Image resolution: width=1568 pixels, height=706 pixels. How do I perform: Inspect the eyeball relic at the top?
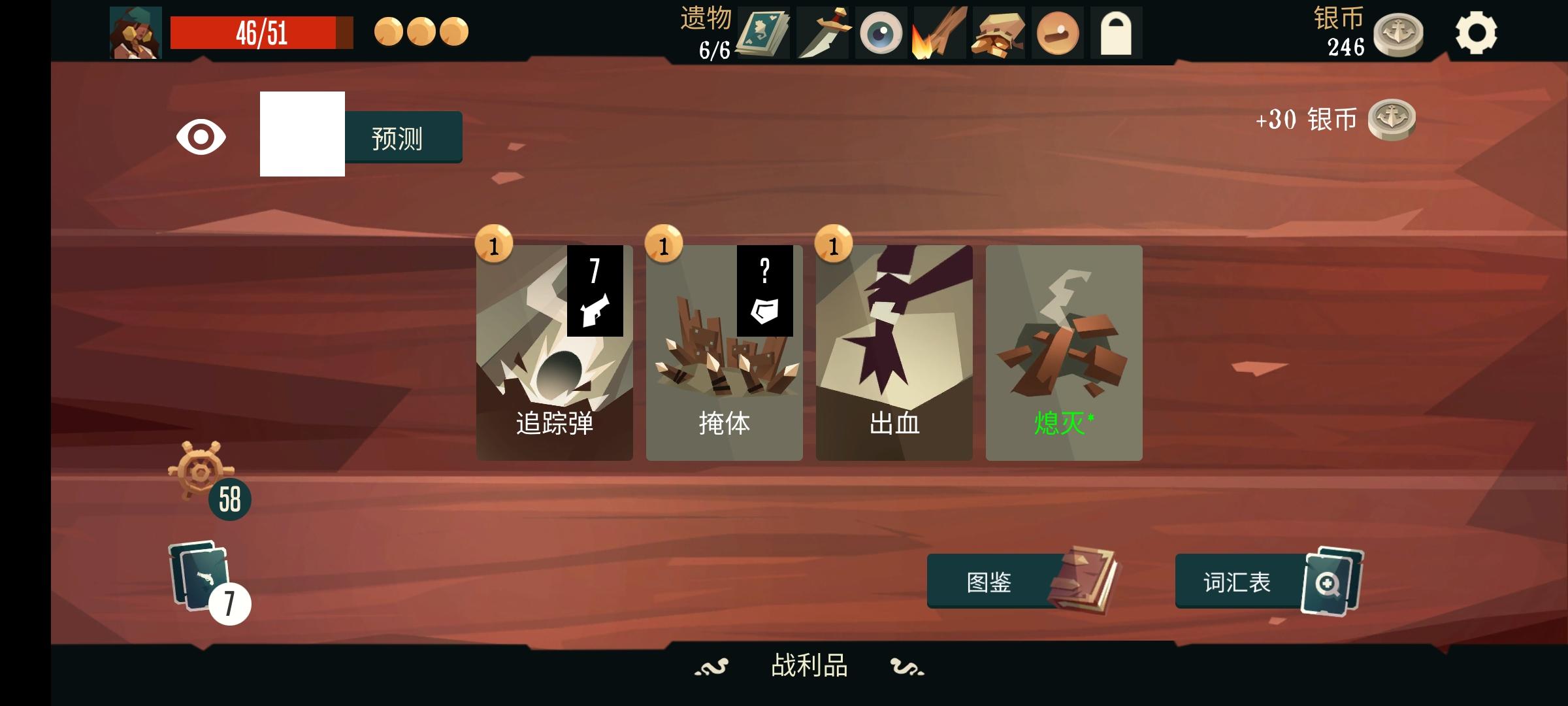[x=881, y=31]
